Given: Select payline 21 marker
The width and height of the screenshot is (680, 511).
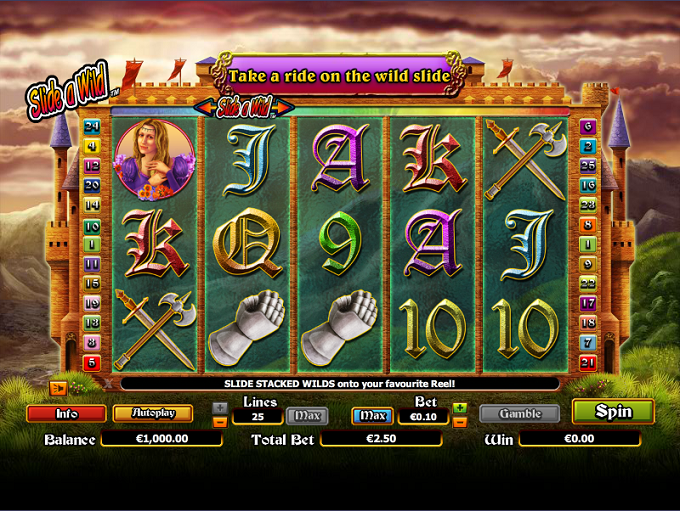Looking at the screenshot, I should 588,362.
